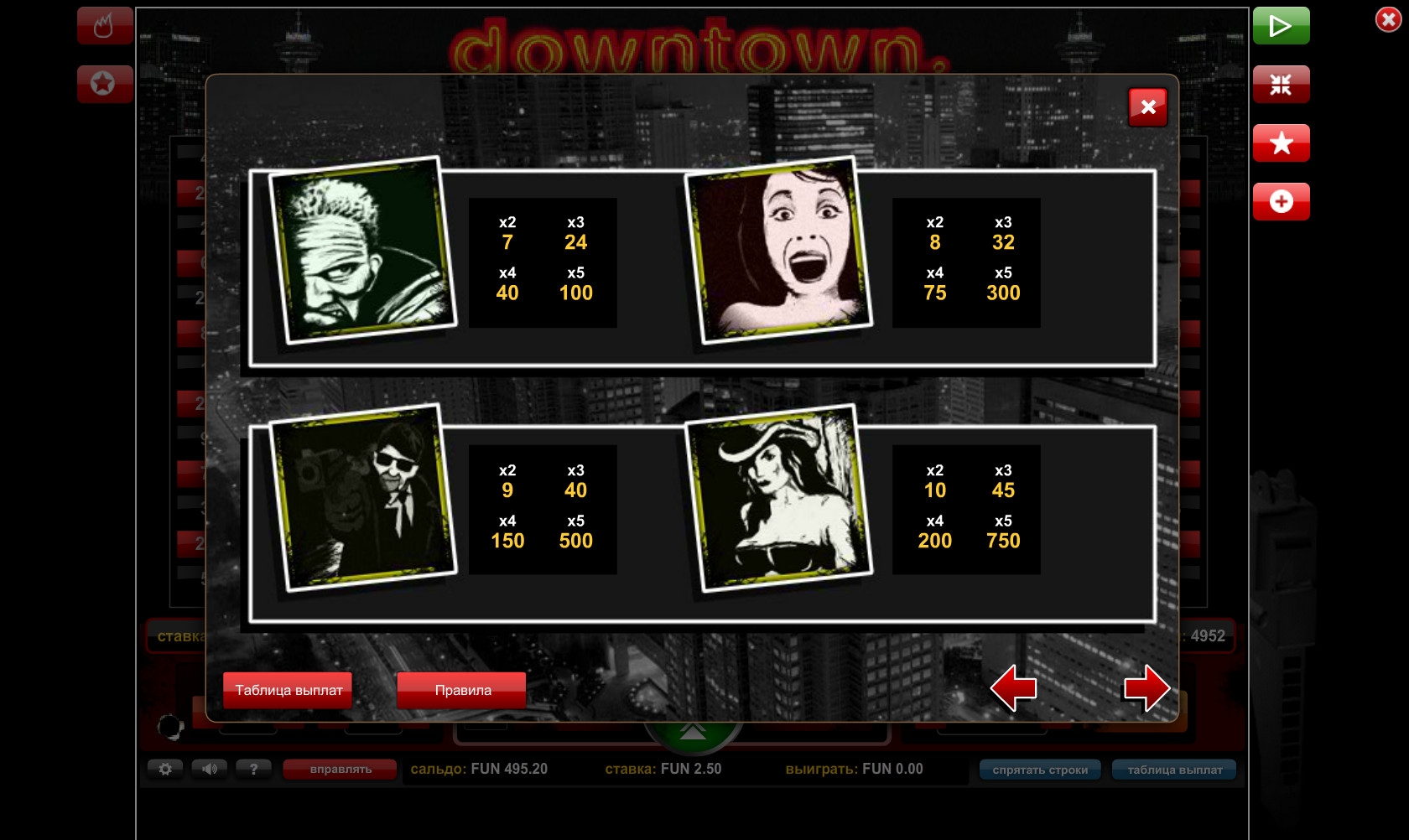Click the circled star icon button
Image resolution: width=1409 pixels, height=840 pixels.
tap(104, 84)
